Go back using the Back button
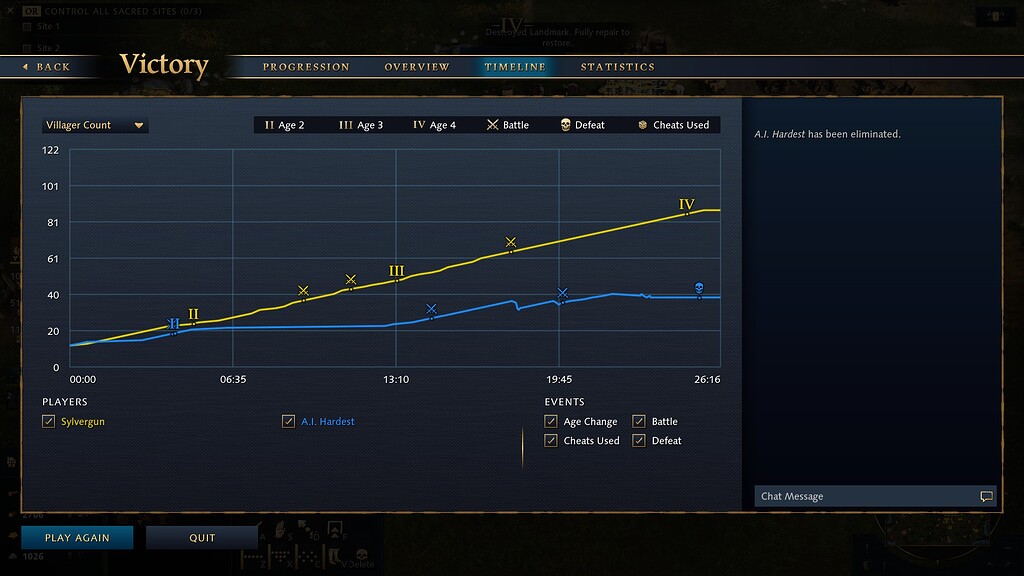Screen dimensions: 1024x576 tap(46, 67)
